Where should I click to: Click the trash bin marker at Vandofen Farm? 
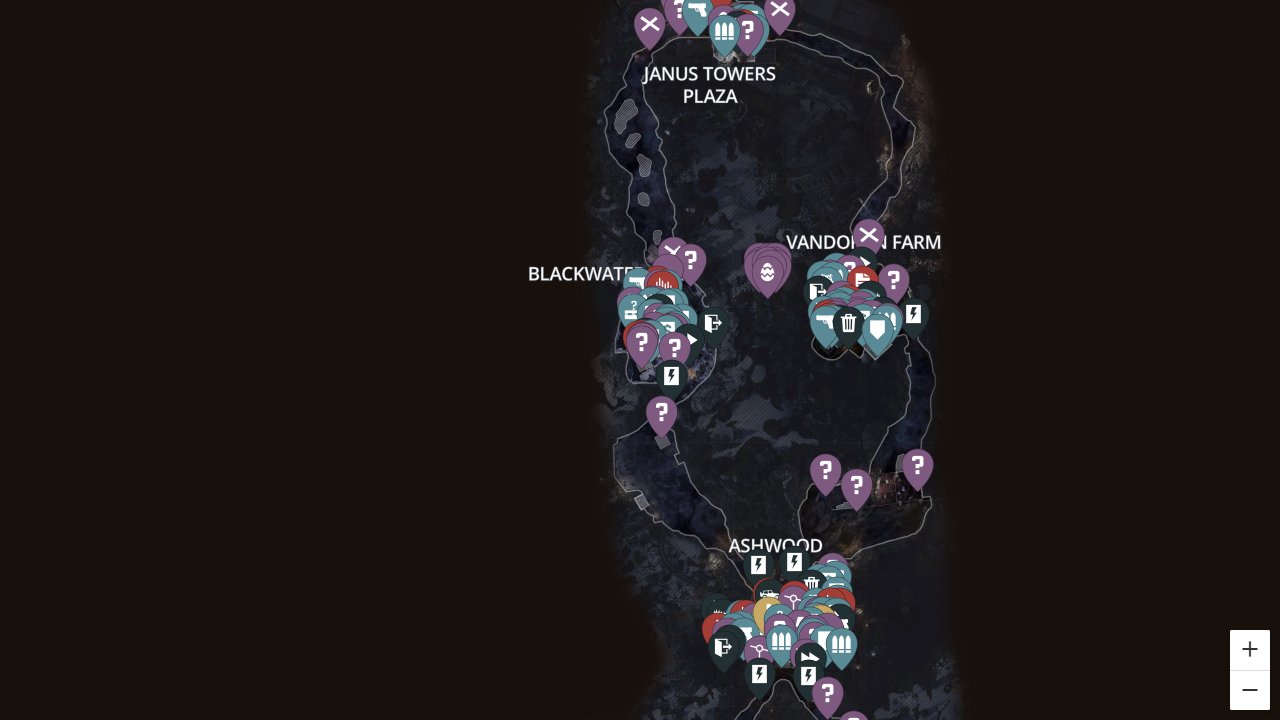coord(849,322)
